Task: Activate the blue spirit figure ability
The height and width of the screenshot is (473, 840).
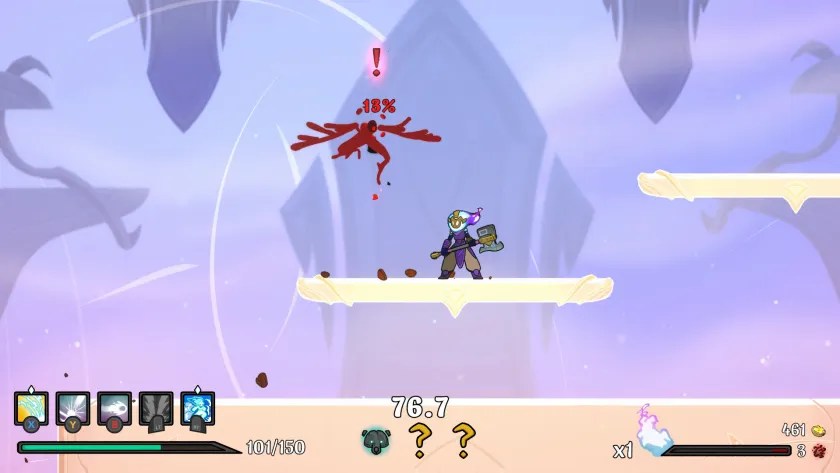Action: coord(198,408)
